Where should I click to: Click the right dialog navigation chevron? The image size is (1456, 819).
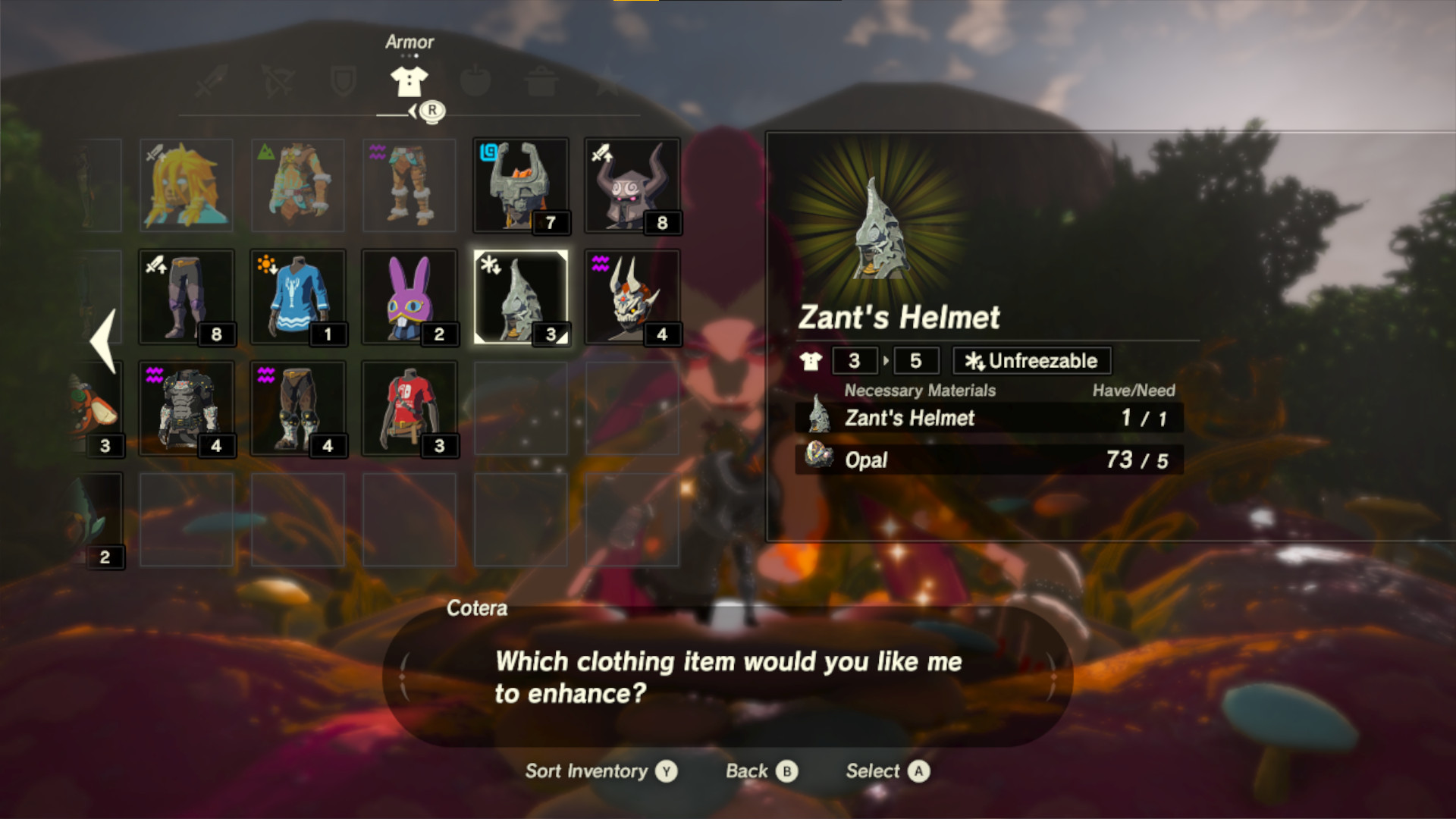(1054, 677)
